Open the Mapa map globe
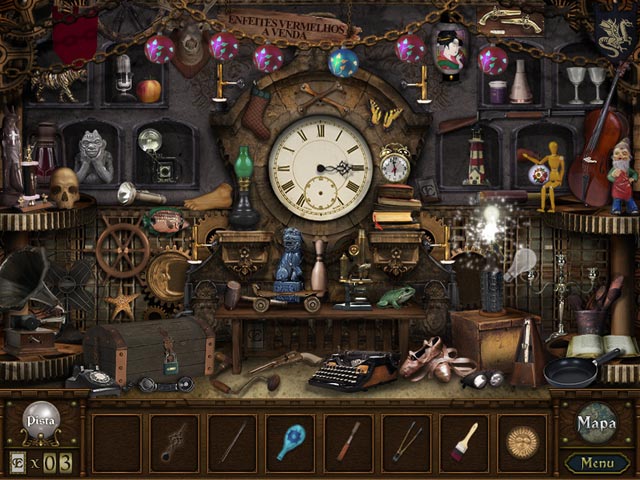This screenshot has height=480, width=640. pyautogui.click(x=596, y=423)
